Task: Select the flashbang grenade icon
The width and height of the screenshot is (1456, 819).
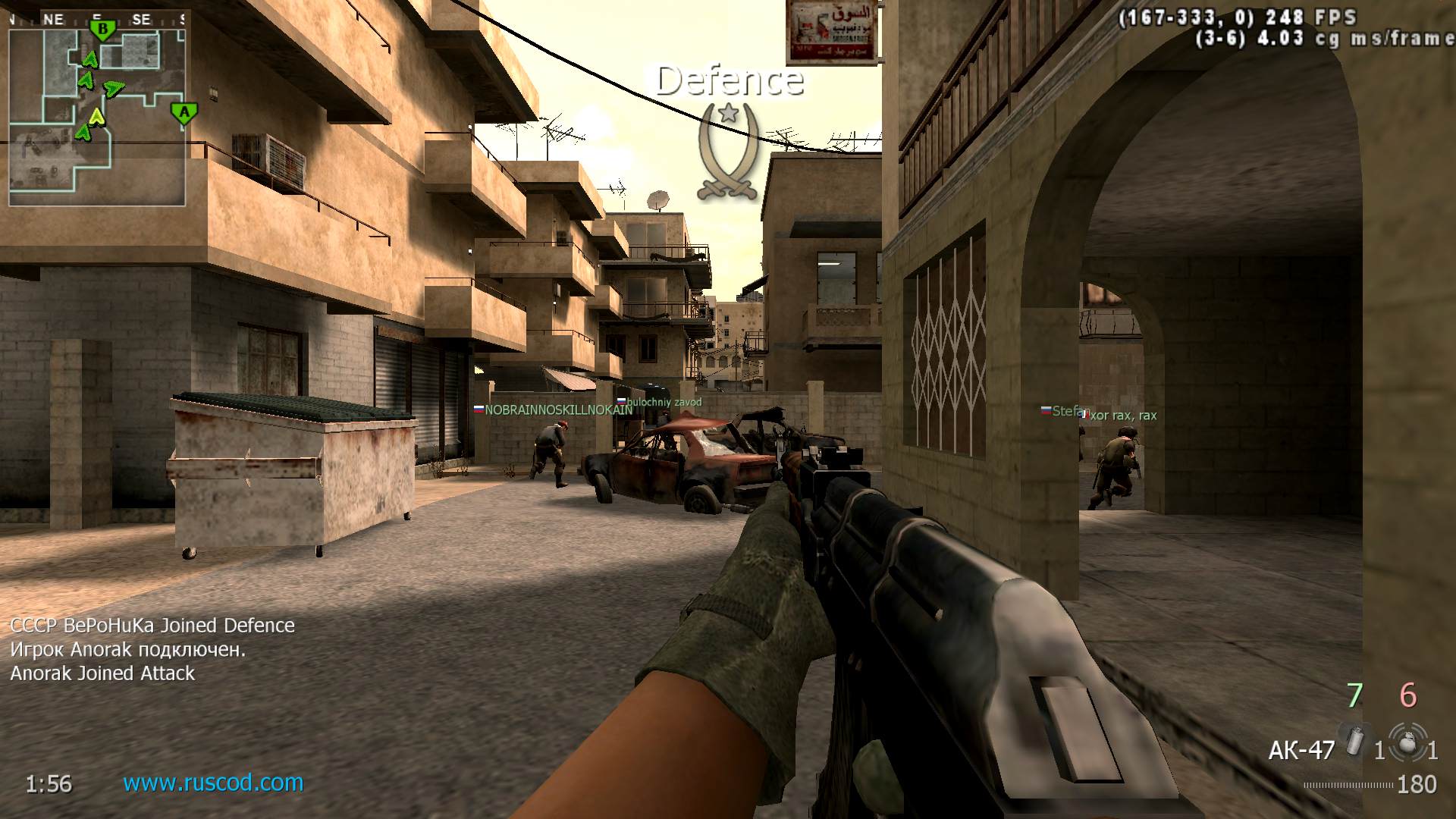Action: pos(1354,740)
